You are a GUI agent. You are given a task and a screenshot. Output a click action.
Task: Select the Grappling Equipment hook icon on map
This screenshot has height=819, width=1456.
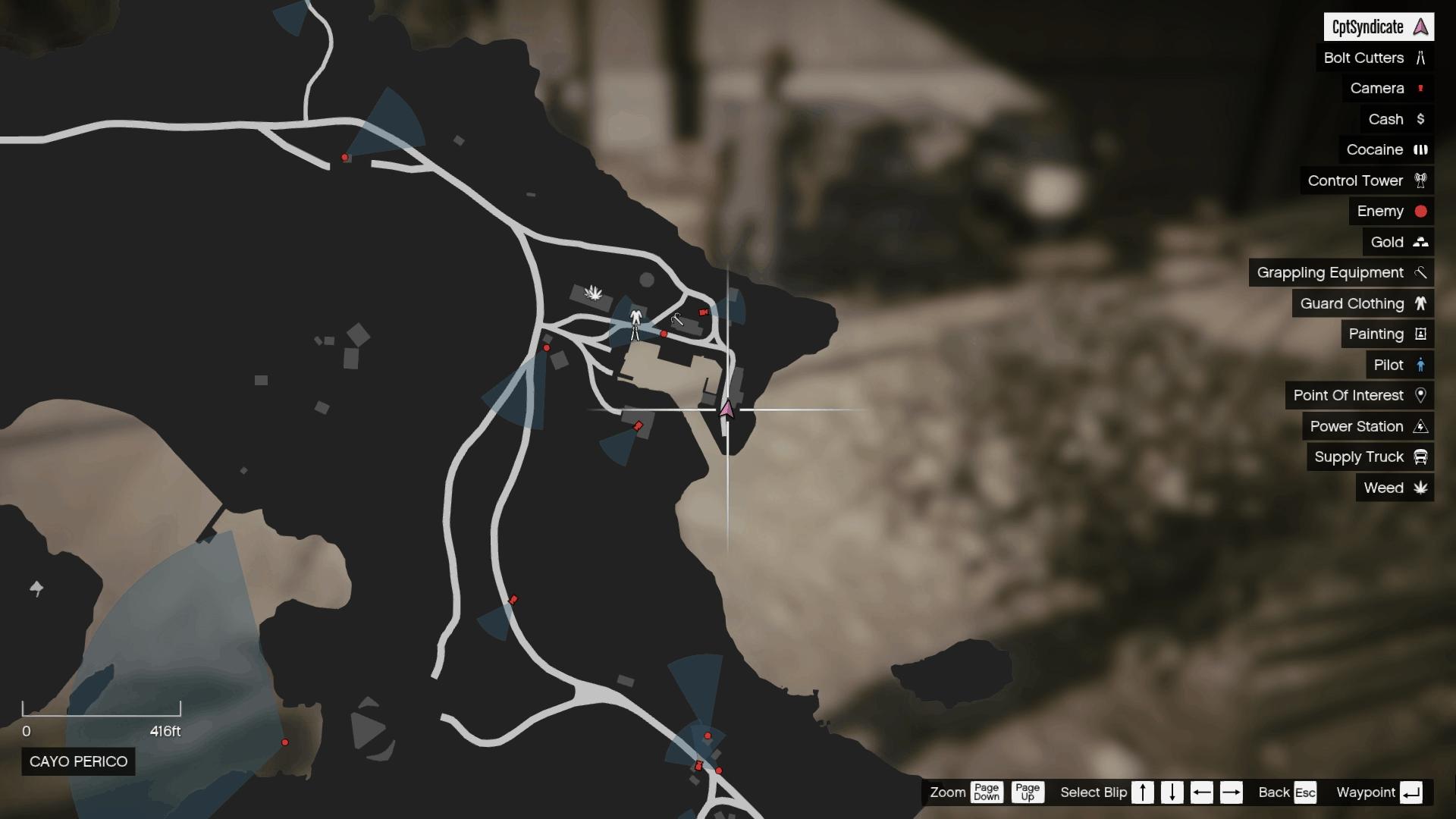click(677, 319)
